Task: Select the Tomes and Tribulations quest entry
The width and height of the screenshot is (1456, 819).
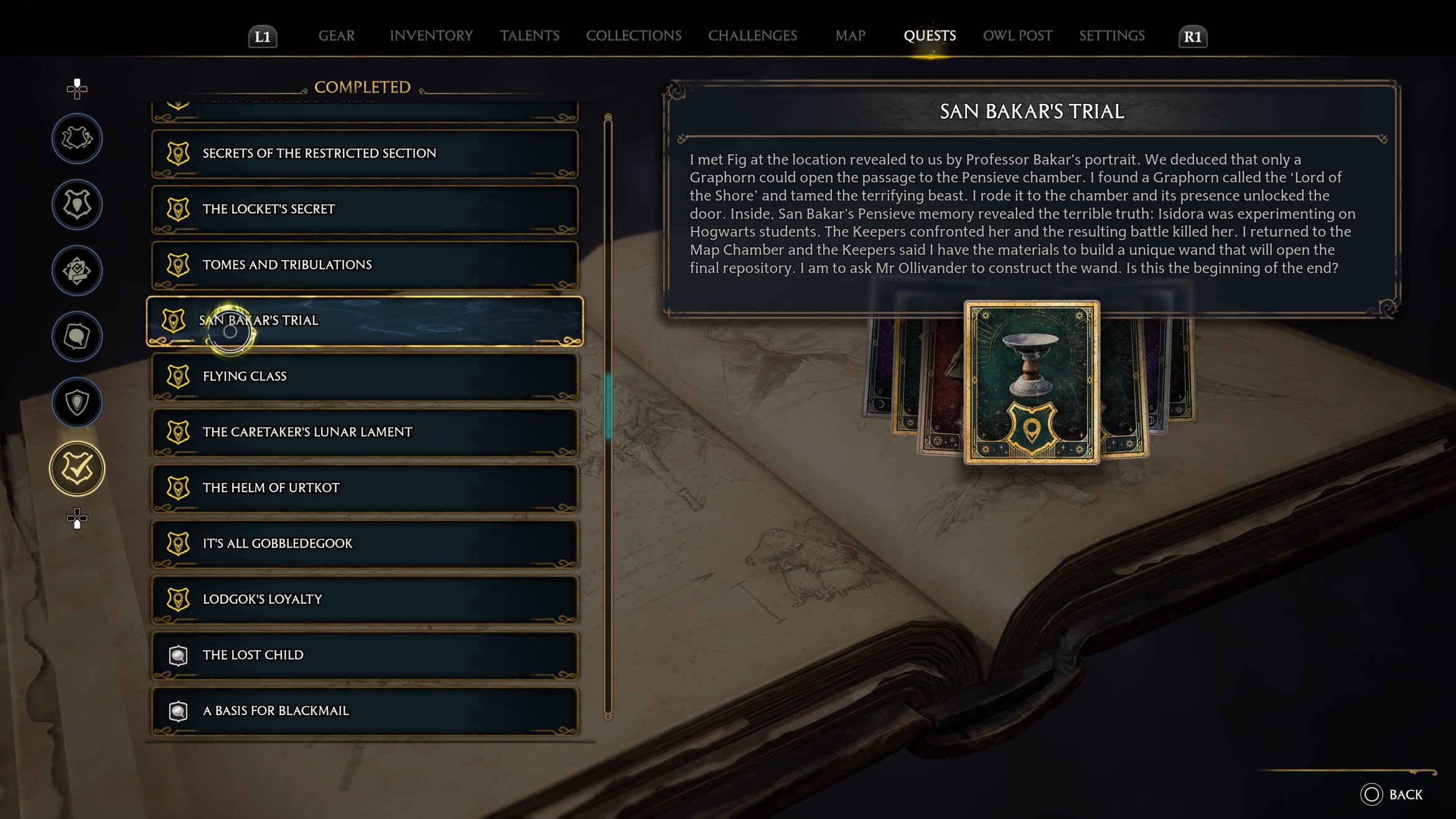Action: (x=364, y=264)
